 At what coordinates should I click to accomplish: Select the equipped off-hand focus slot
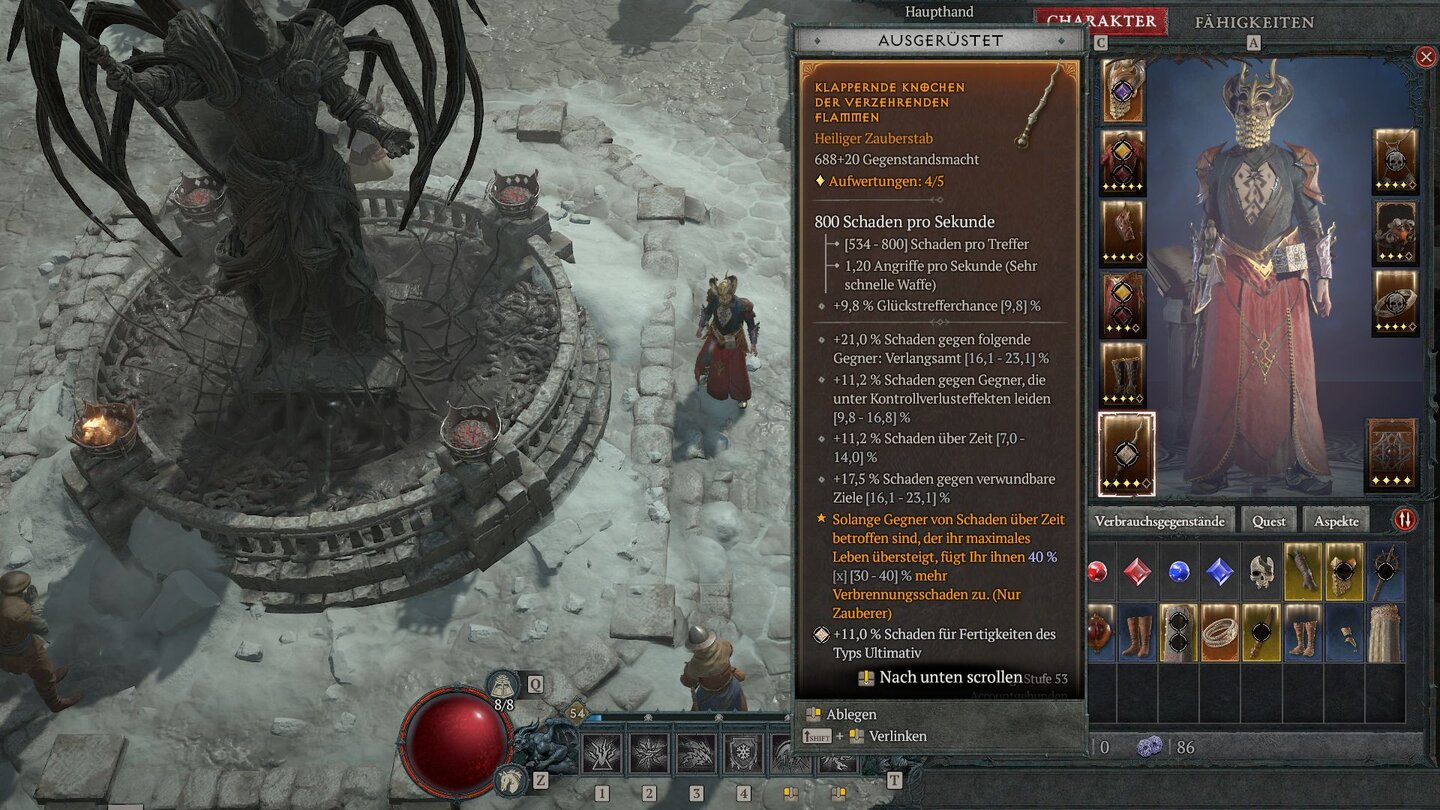pos(1391,455)
